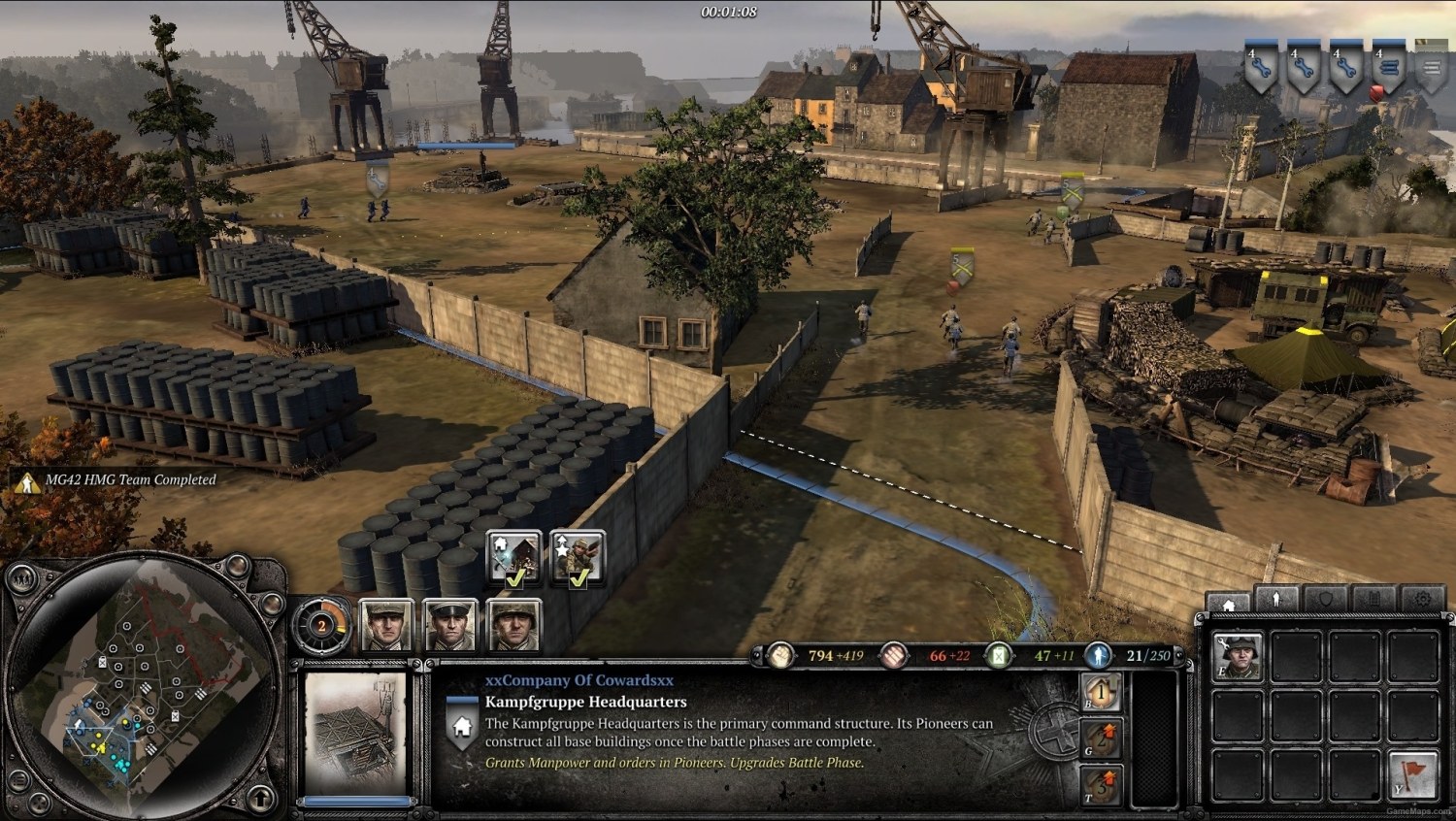Click the population soldier icon on resource bar
1456x821 pixels.
pyautogui.click(x=1098, y=655)
